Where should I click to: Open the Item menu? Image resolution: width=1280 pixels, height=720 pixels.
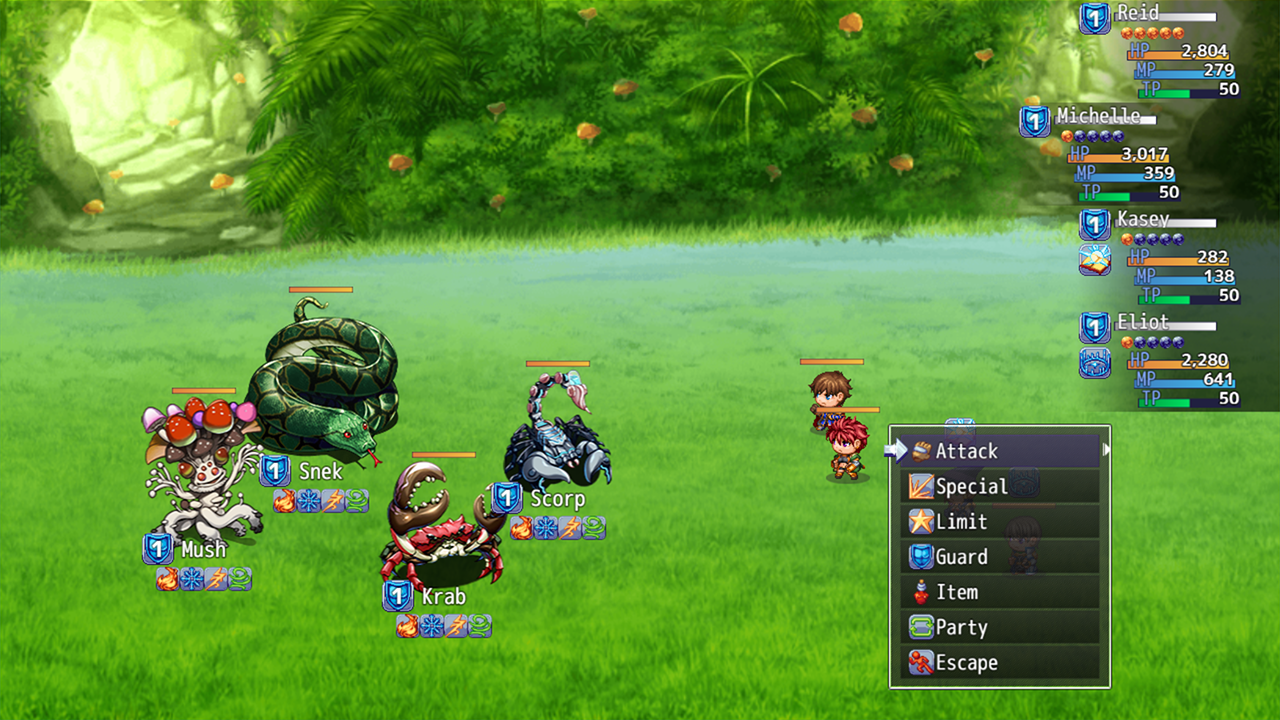pyautogui.click(x=999, y=592)
